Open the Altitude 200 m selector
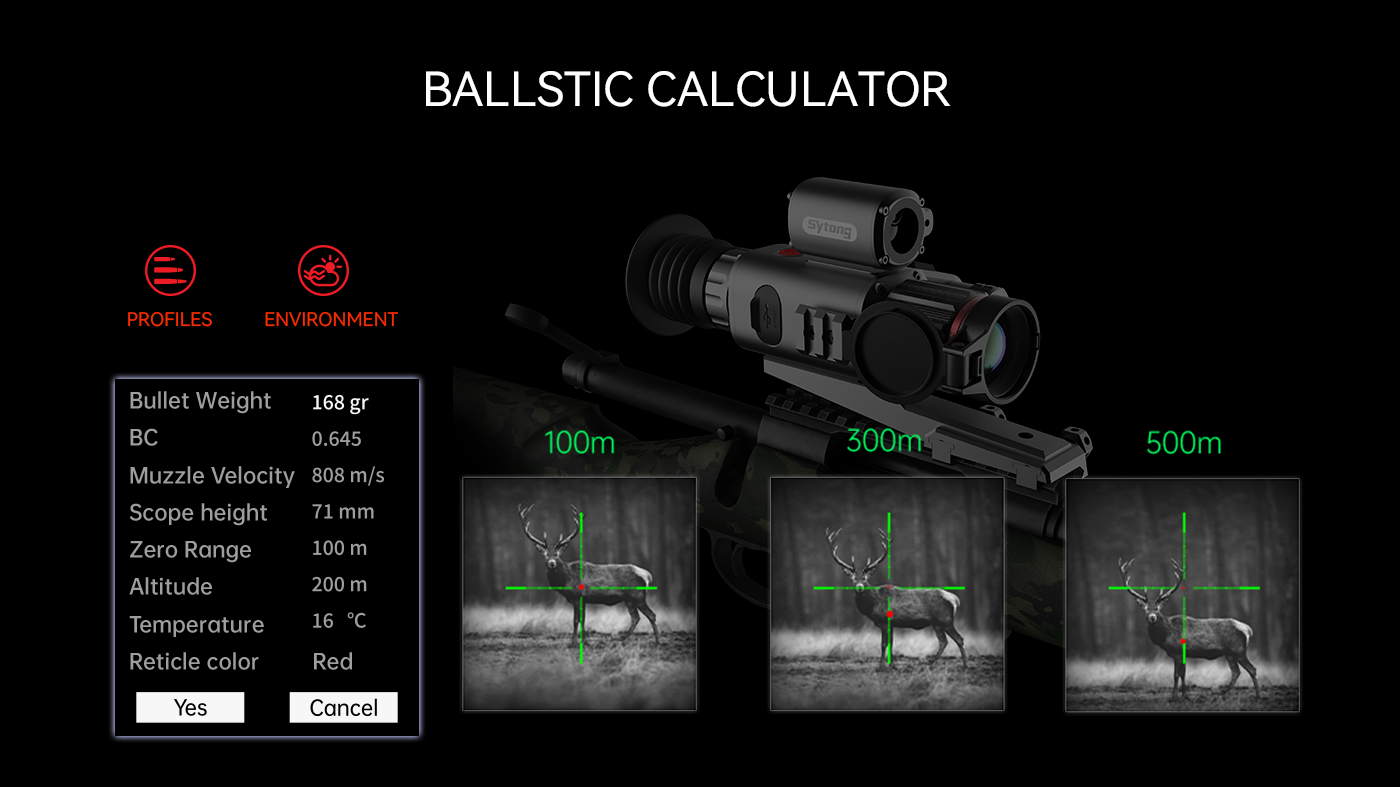This screenshot has height=787, width=1400. [x=341, y=586]
